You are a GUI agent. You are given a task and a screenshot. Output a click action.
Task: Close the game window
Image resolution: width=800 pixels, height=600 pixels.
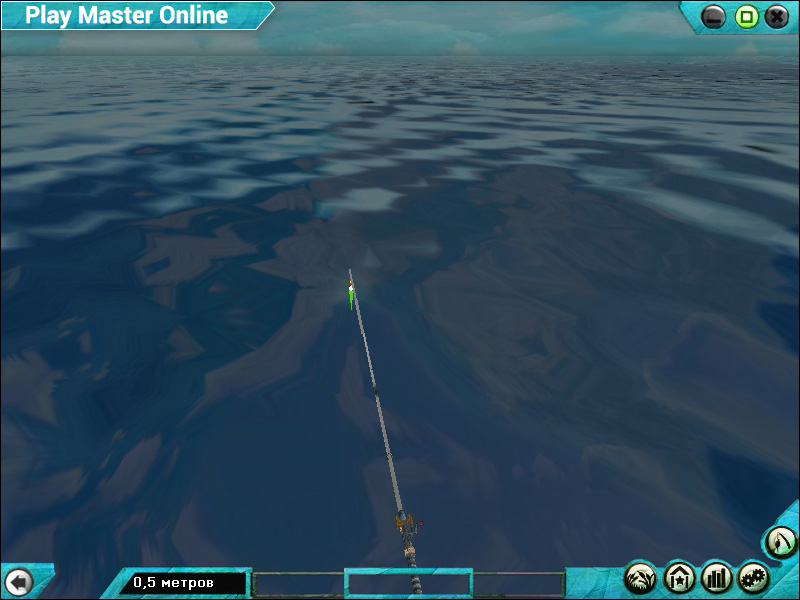777,16
